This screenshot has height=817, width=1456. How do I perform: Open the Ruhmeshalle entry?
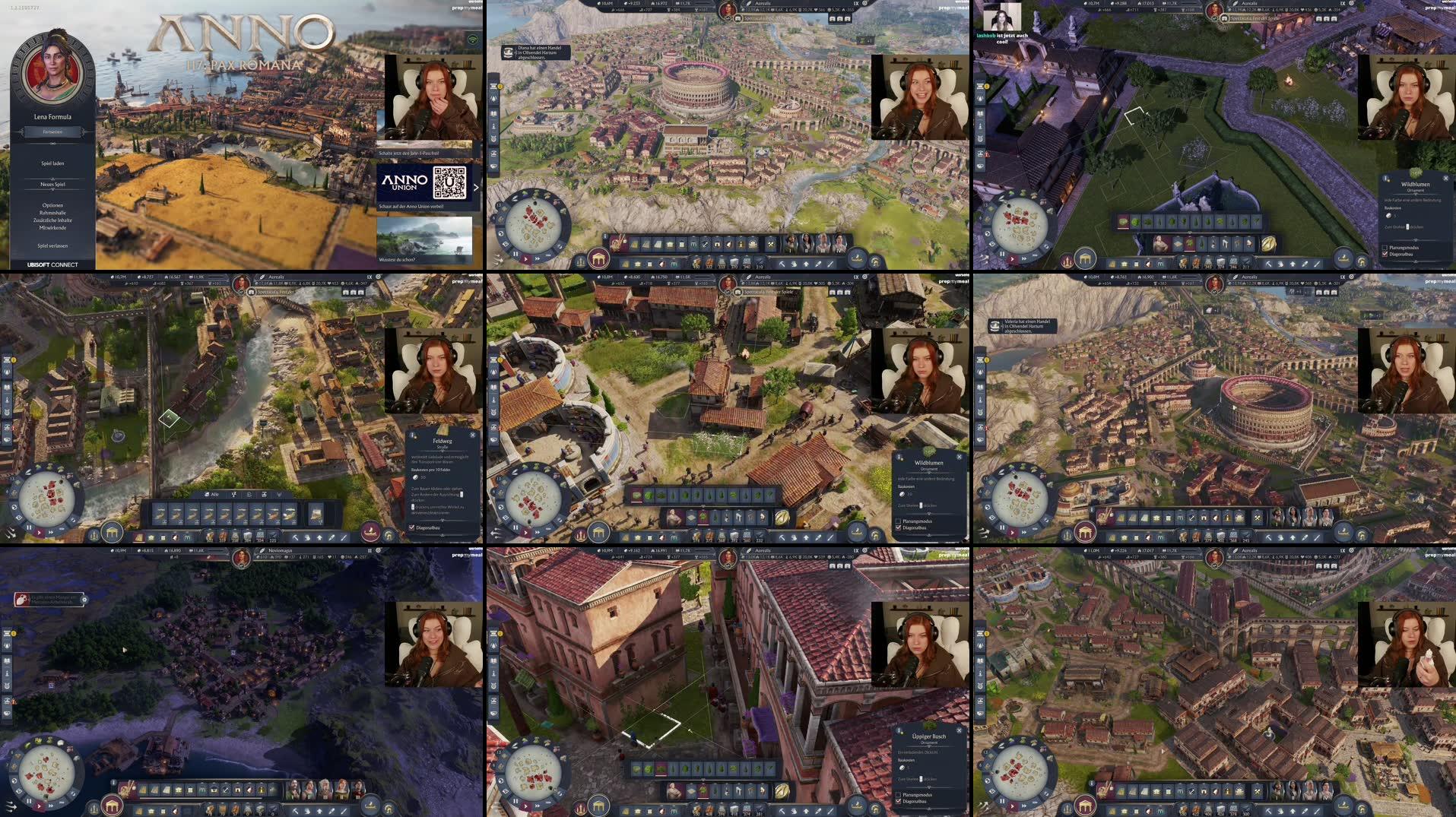(52, 213)
